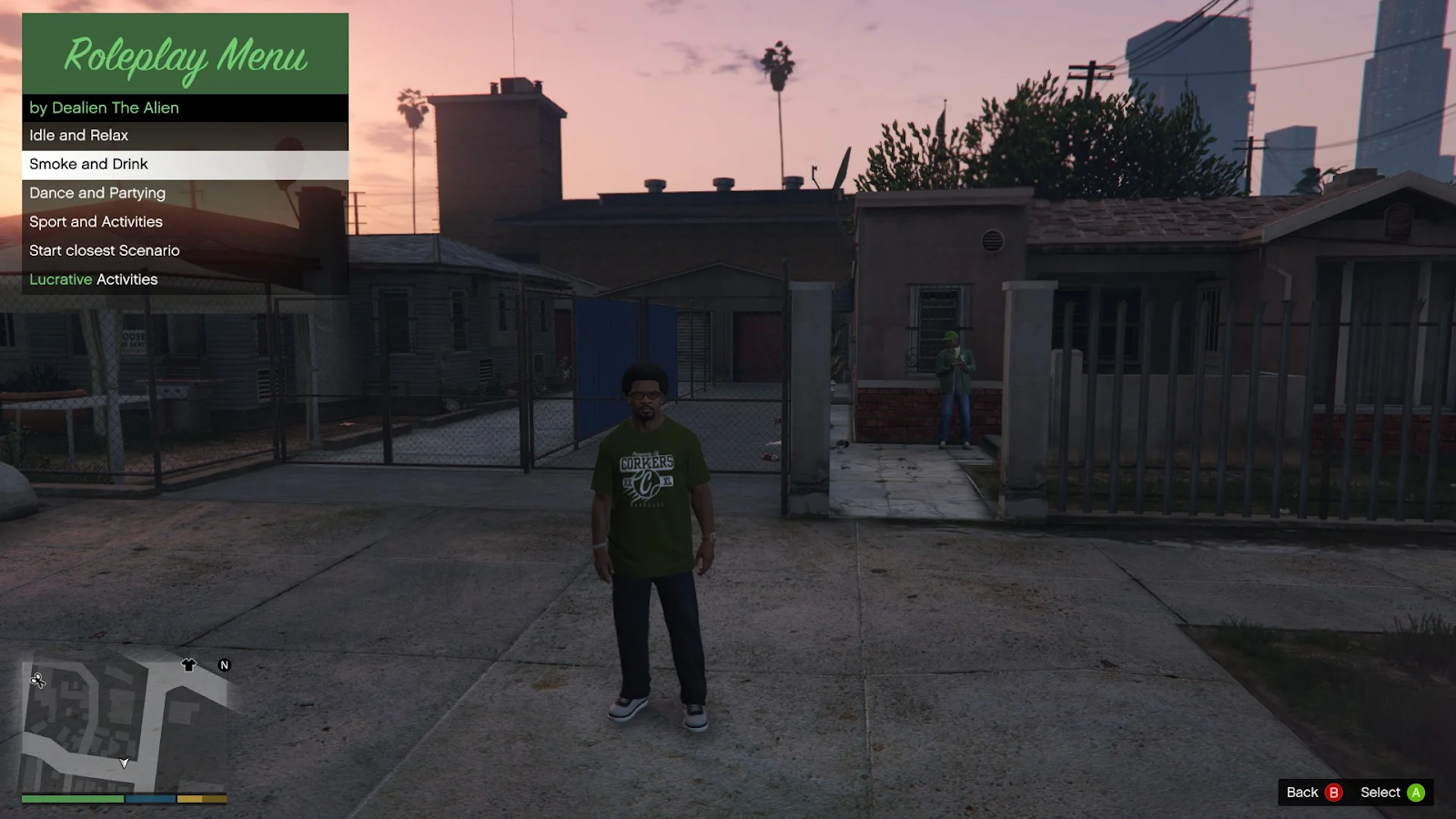The width and height of the screenshot is (1456, 819).
Task: Click the clothing store shirt marker on minimap
Action: [x=188, y=665]
